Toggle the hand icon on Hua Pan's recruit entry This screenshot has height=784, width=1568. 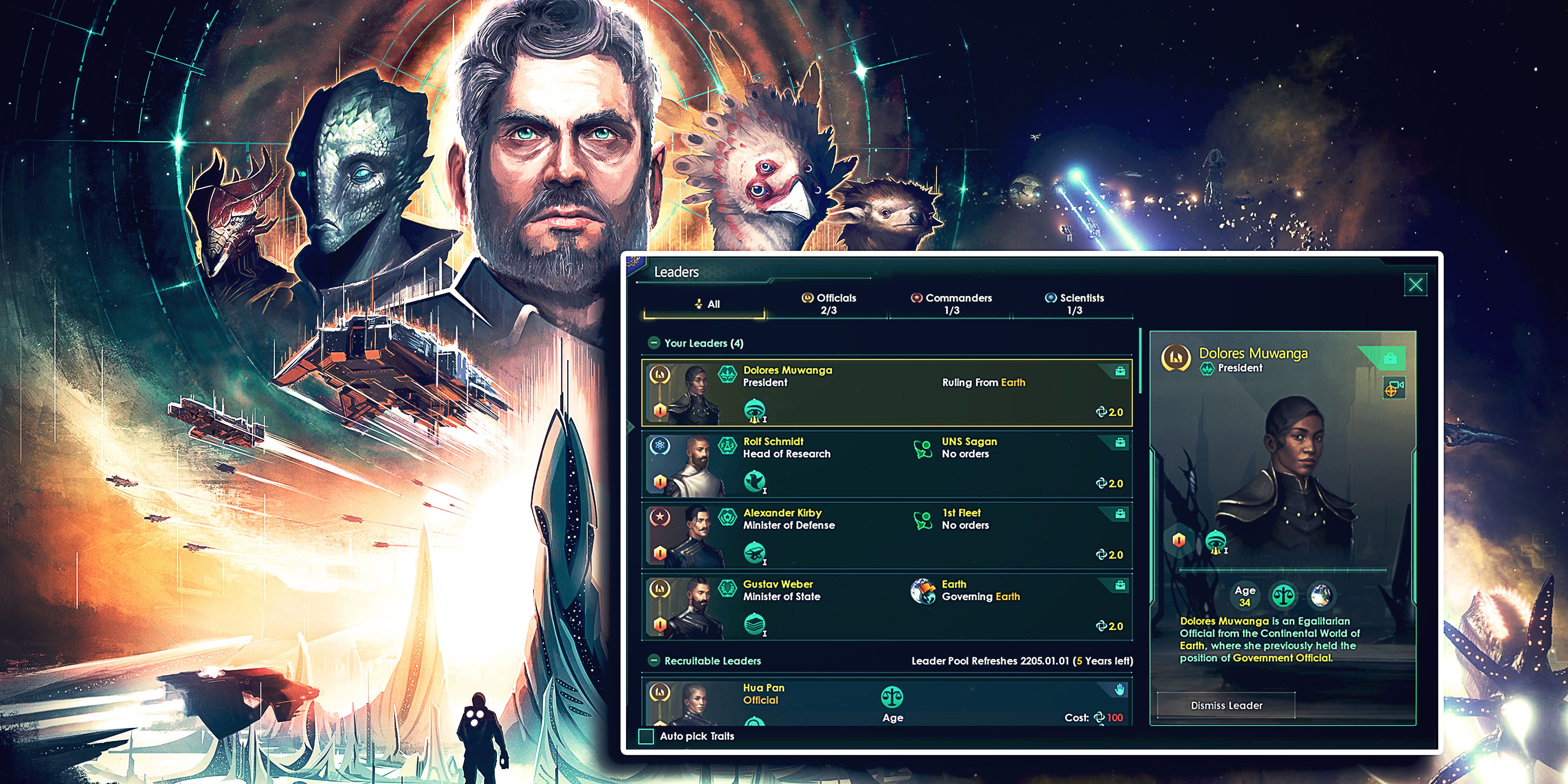1120,690
